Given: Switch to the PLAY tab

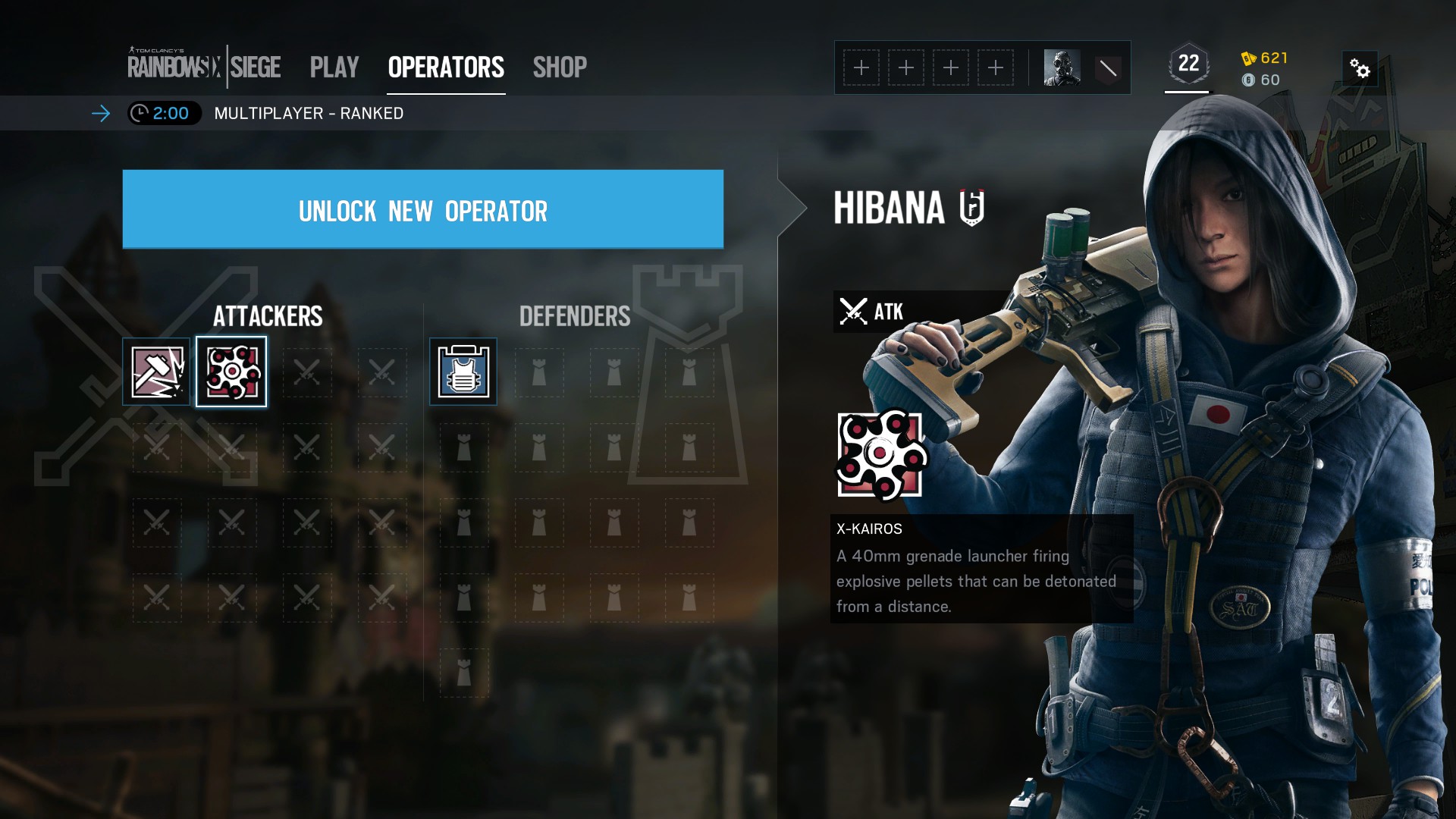Looking at the screenshot, I should [334, 67].
